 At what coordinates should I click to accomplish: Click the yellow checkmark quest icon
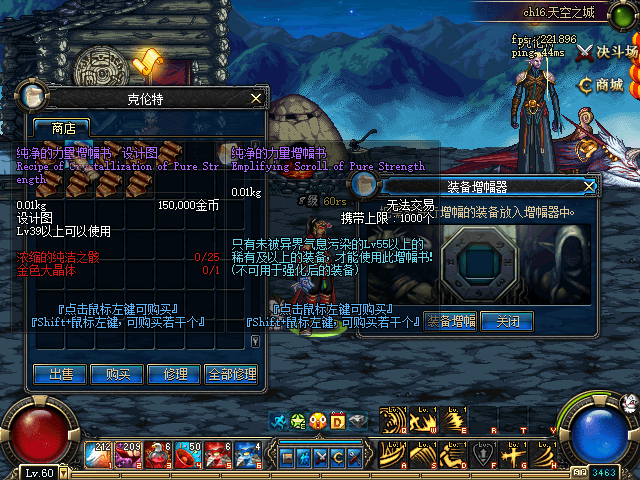pyautogui.click(x=146, y=62)
